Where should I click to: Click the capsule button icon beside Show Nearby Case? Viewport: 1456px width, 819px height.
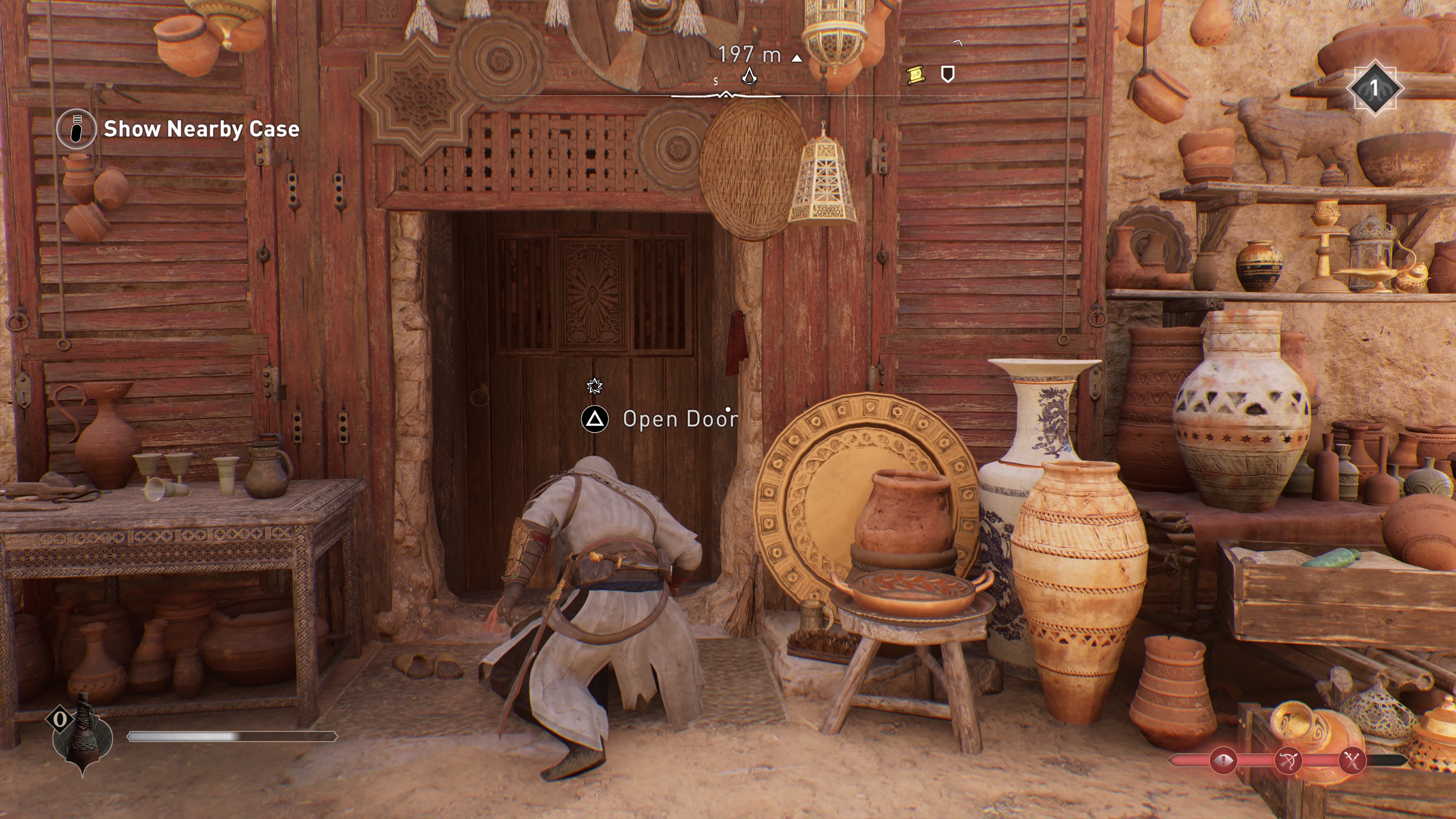76,129
